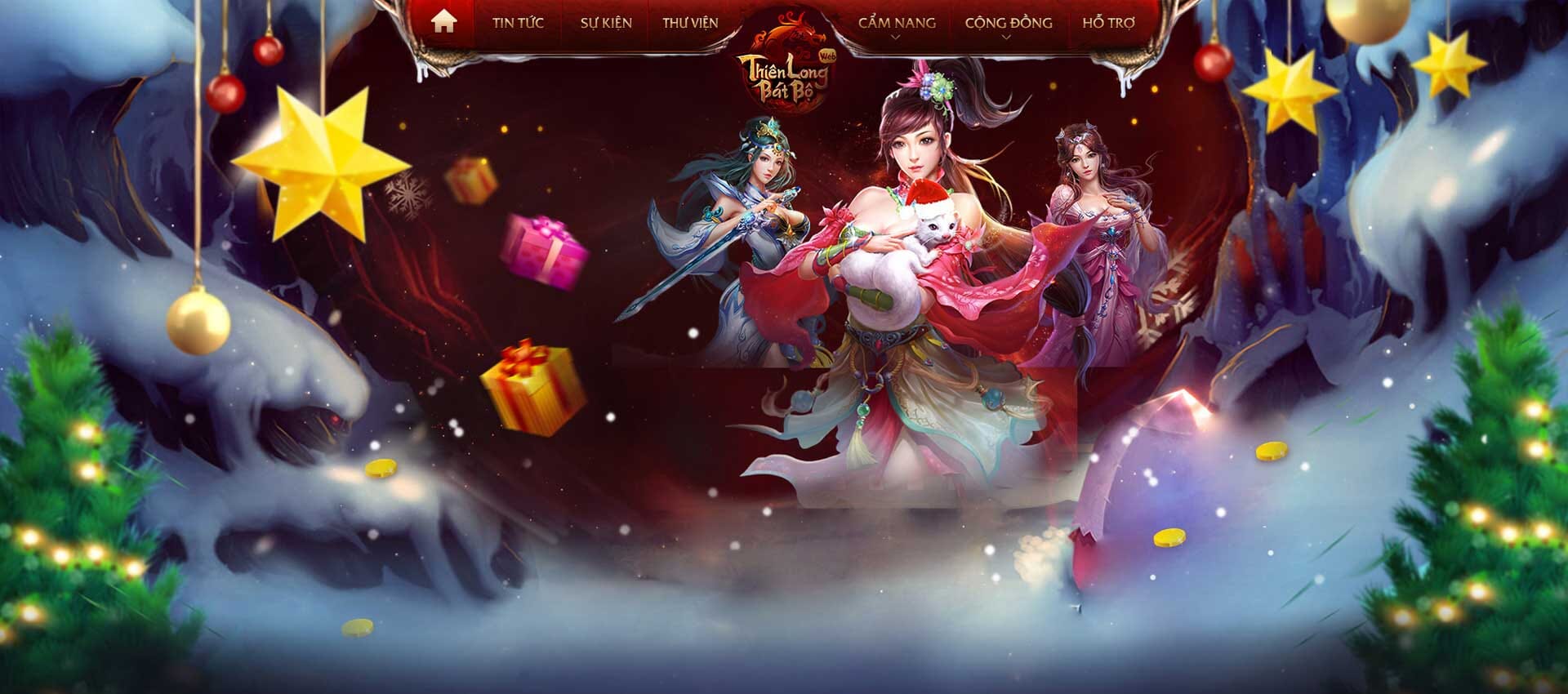Expand the CẨM NANG dropdown

[x=897, y=23]
